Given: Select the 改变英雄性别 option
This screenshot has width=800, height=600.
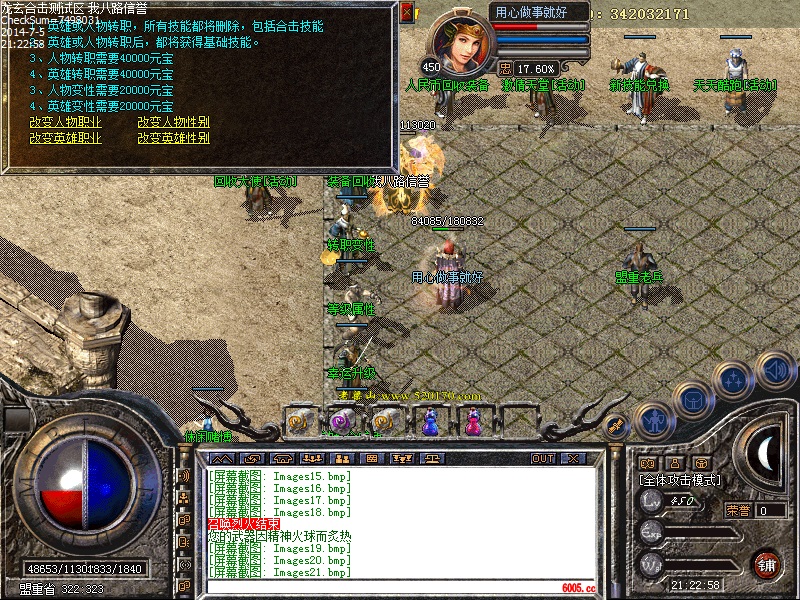Looking at the screenshot, I should pyautogui.click(x=173, y=138).
